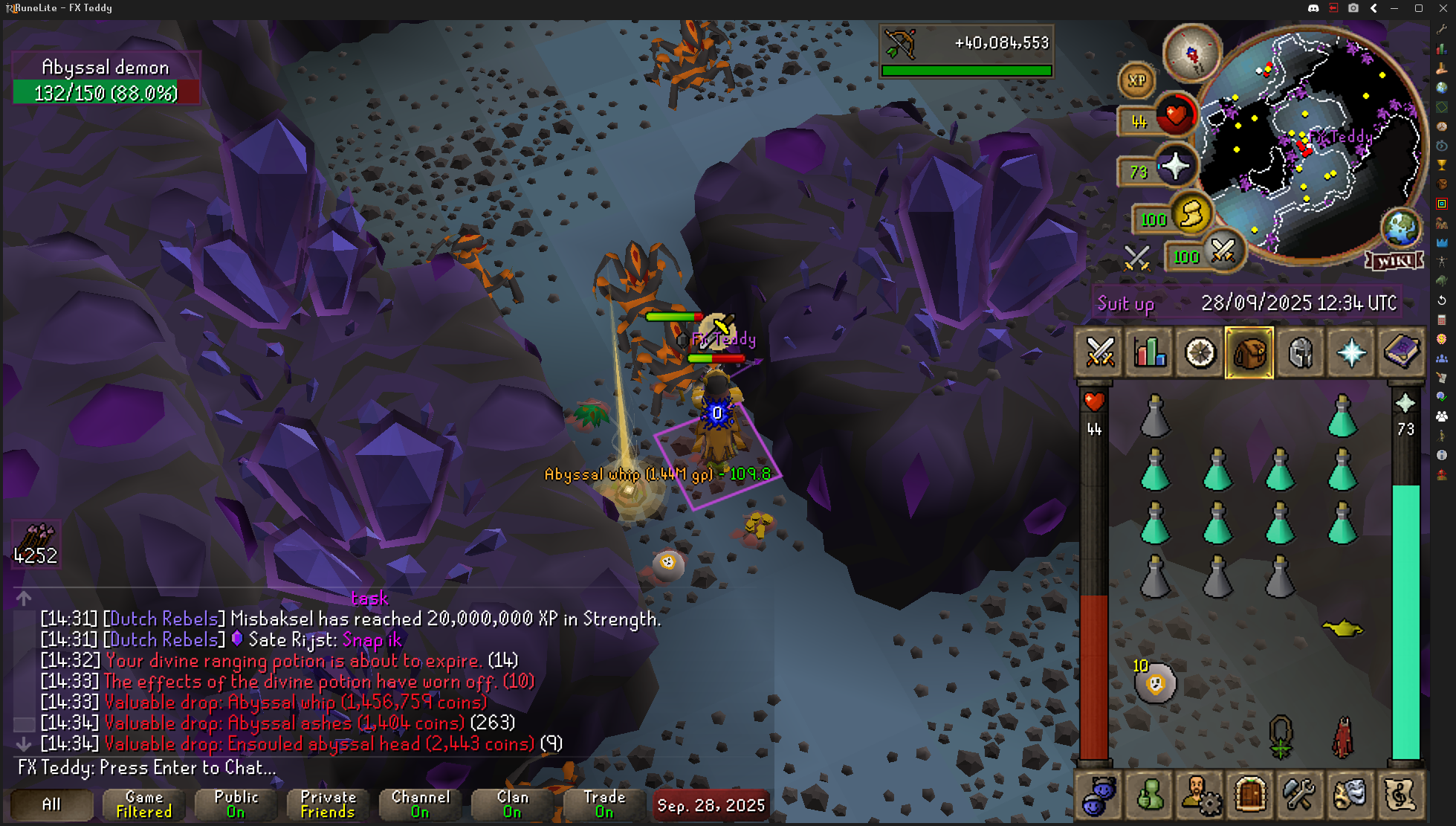Switch to the Skills tab
Viewport: 1456px width, 826px height.
point(1150,352)
